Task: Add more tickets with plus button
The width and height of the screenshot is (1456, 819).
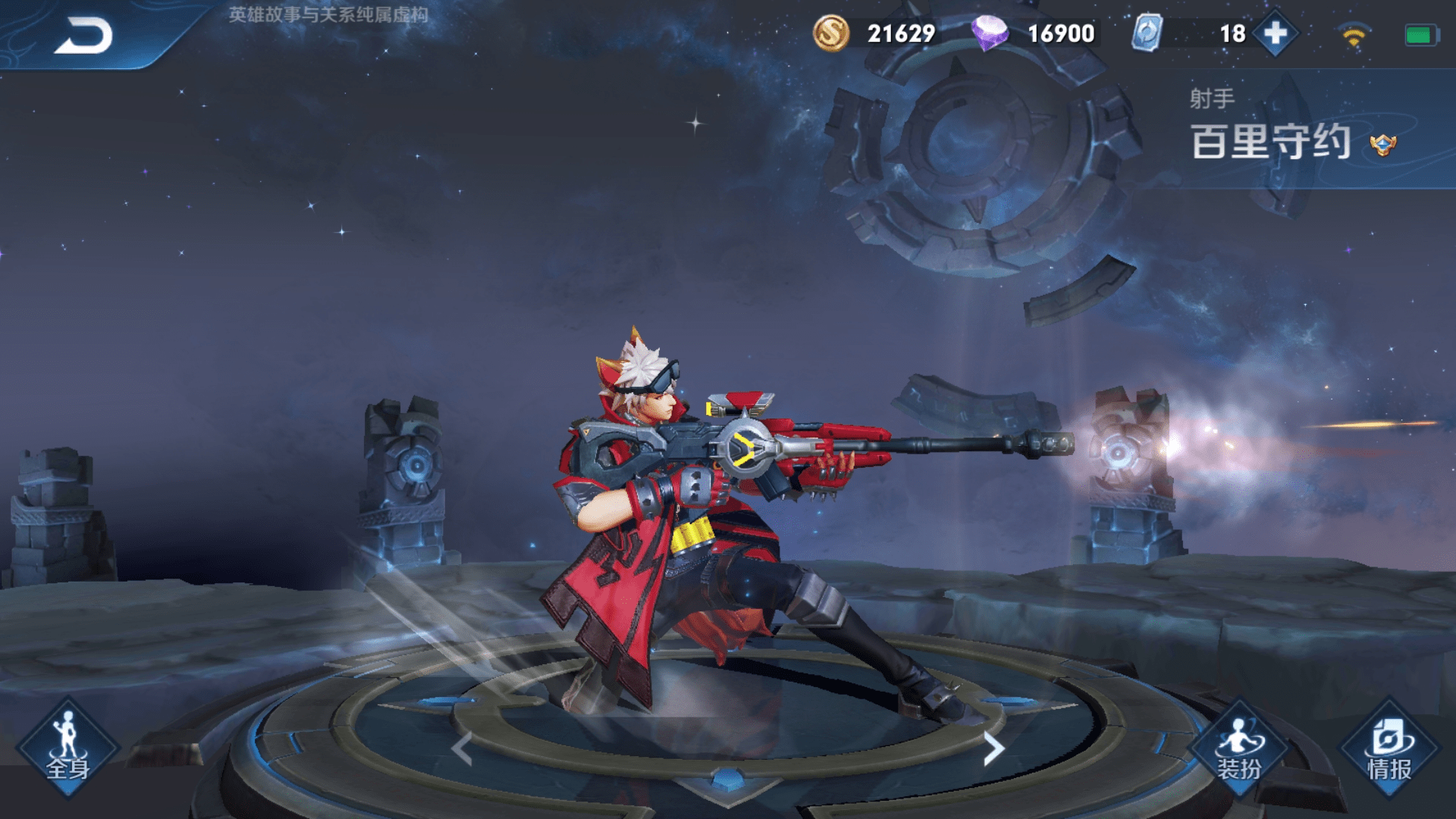Action: coord(1276,33)
